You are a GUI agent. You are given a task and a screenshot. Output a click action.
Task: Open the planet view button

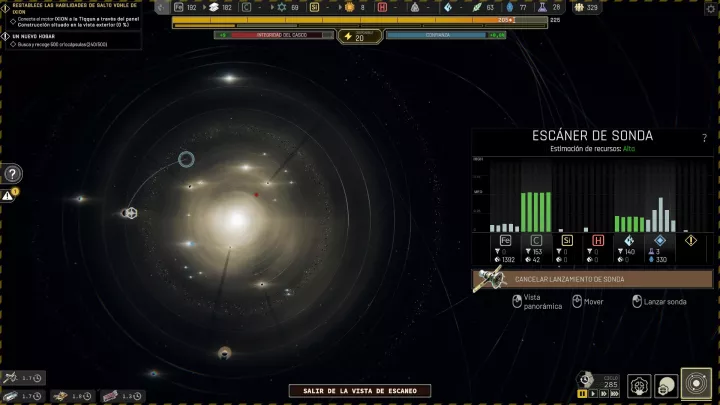(x=666, y=385)
